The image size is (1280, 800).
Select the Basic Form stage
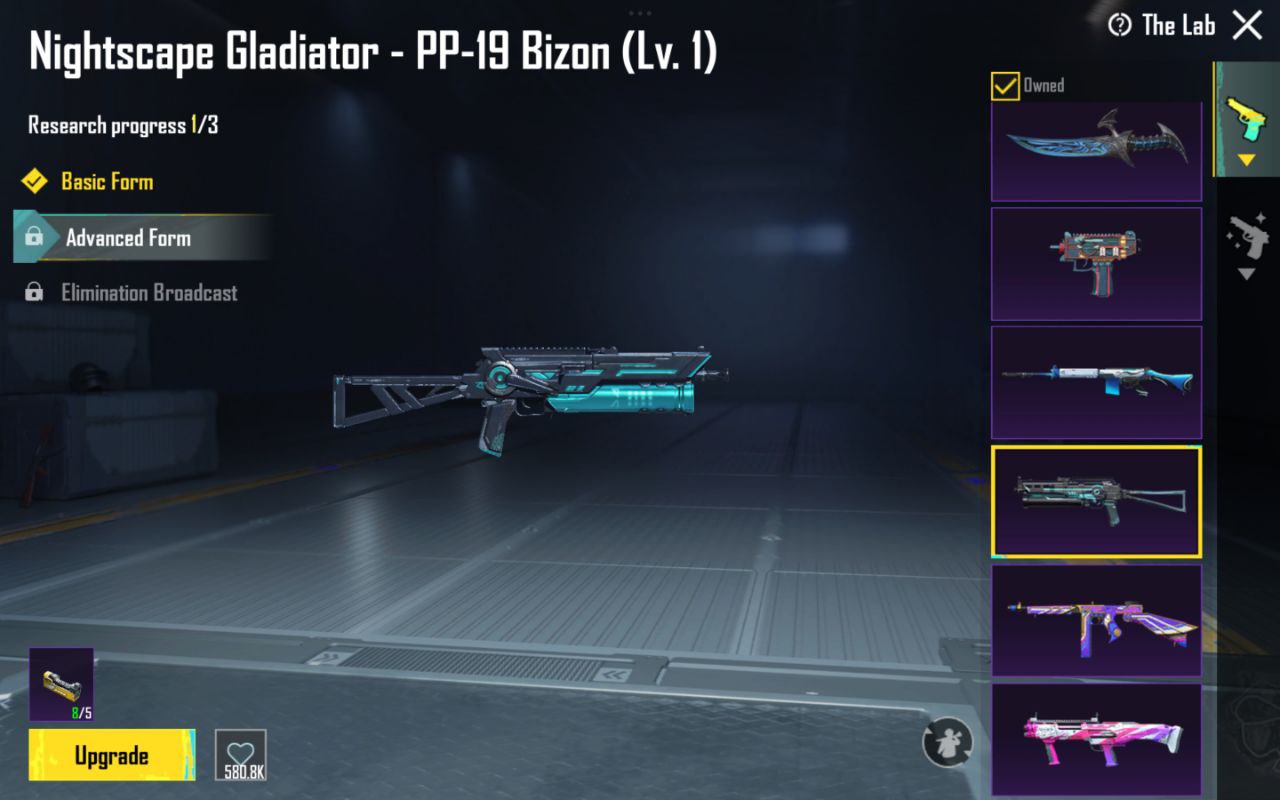click(106, 182)
